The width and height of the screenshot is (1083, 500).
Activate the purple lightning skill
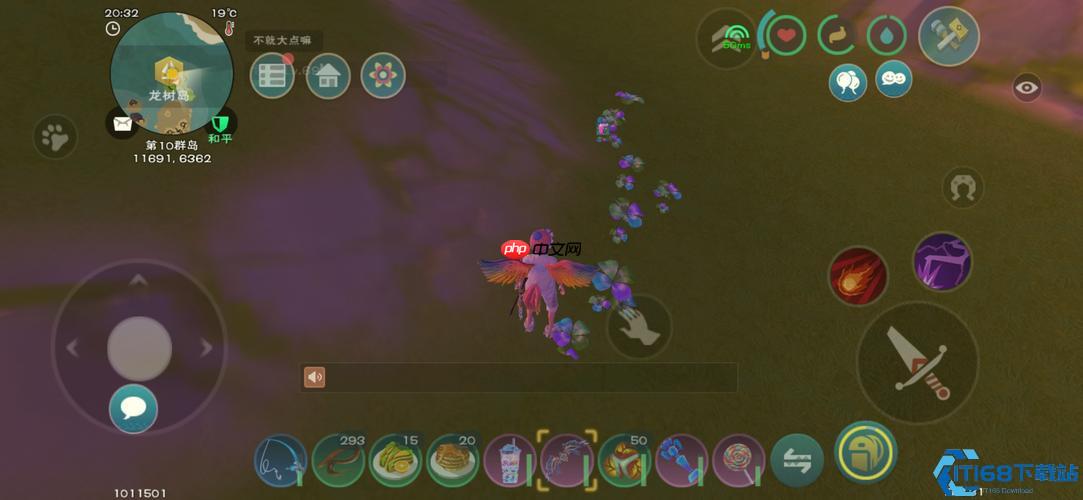[x=942, y=262]
